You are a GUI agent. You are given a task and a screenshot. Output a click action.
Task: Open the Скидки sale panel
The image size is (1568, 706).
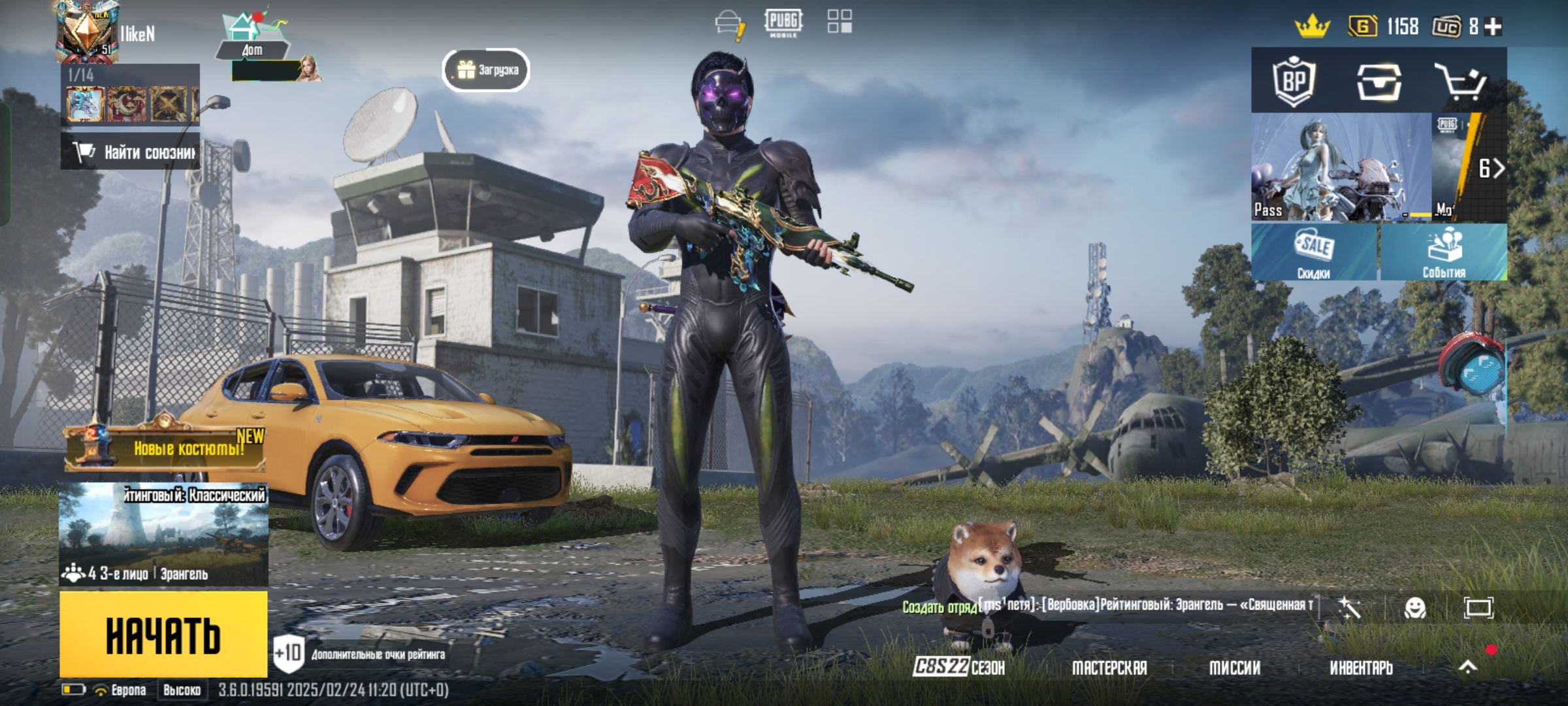[x=1315, y=252]
